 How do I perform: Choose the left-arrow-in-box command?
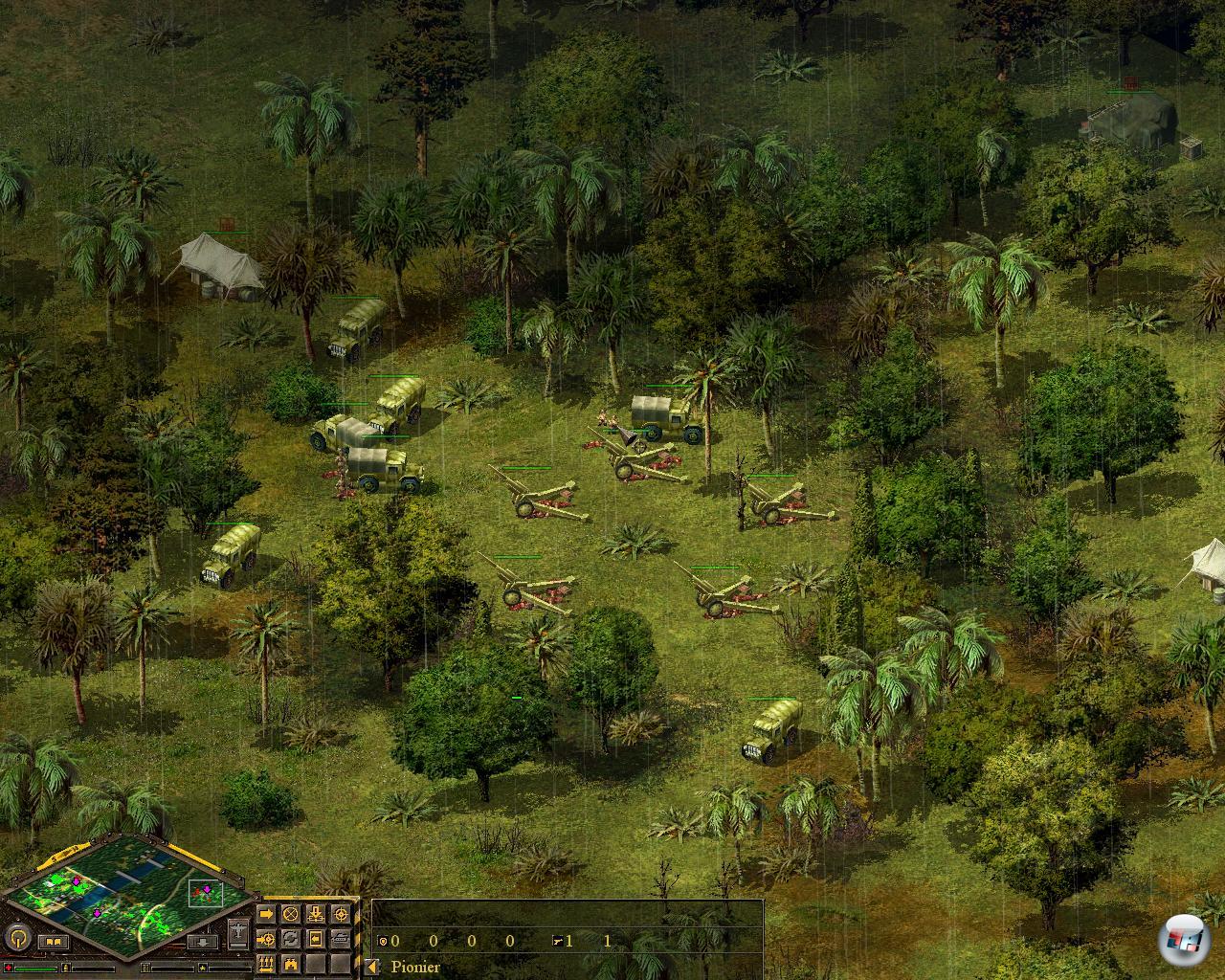(316, 939)
